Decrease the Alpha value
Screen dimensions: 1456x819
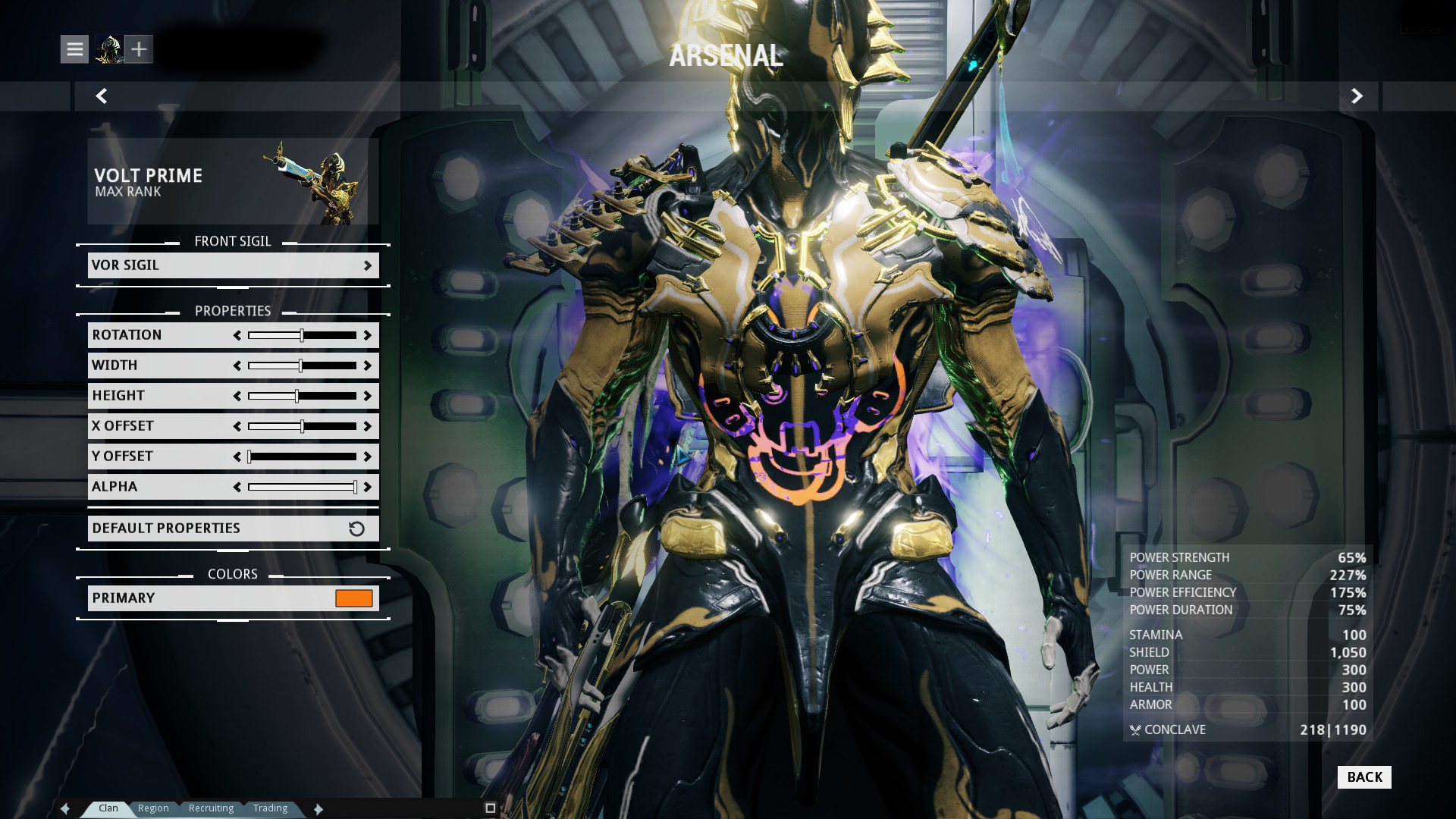point(237,487)
